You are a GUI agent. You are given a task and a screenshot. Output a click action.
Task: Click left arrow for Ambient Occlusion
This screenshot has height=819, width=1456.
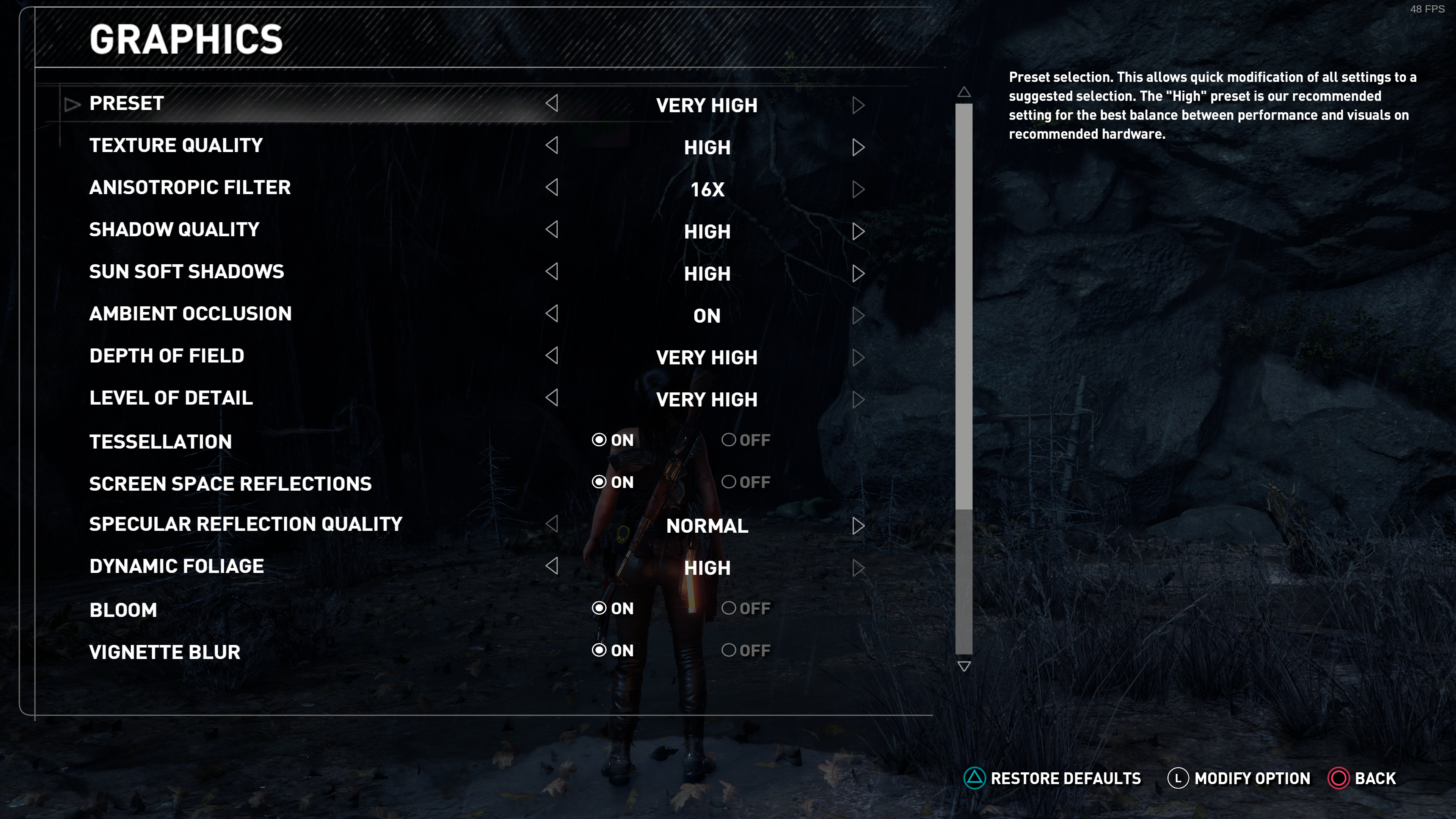pyautogui.click(x=552, y=314)
